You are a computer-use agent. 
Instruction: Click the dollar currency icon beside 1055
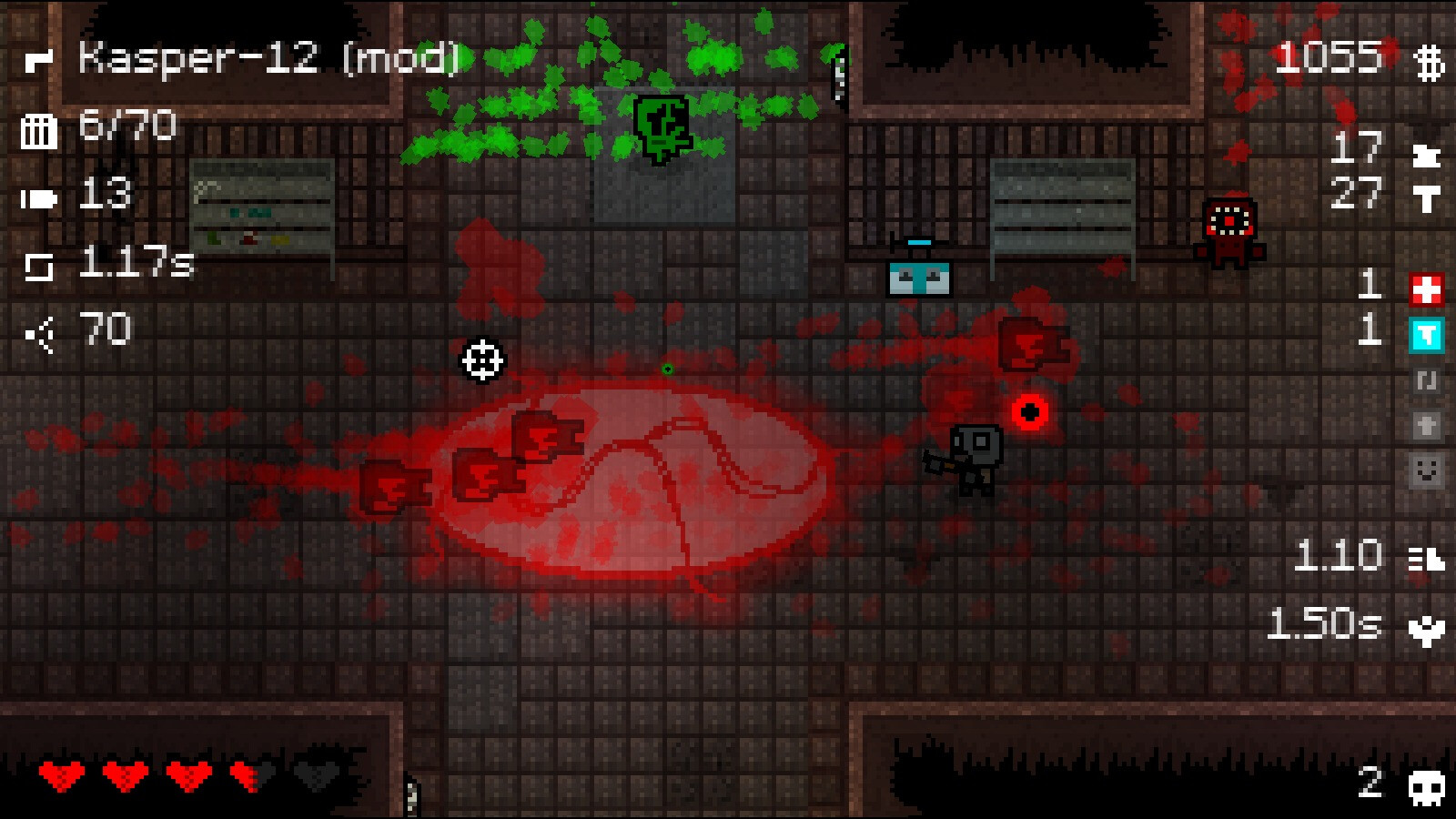tap(1429, 62)
